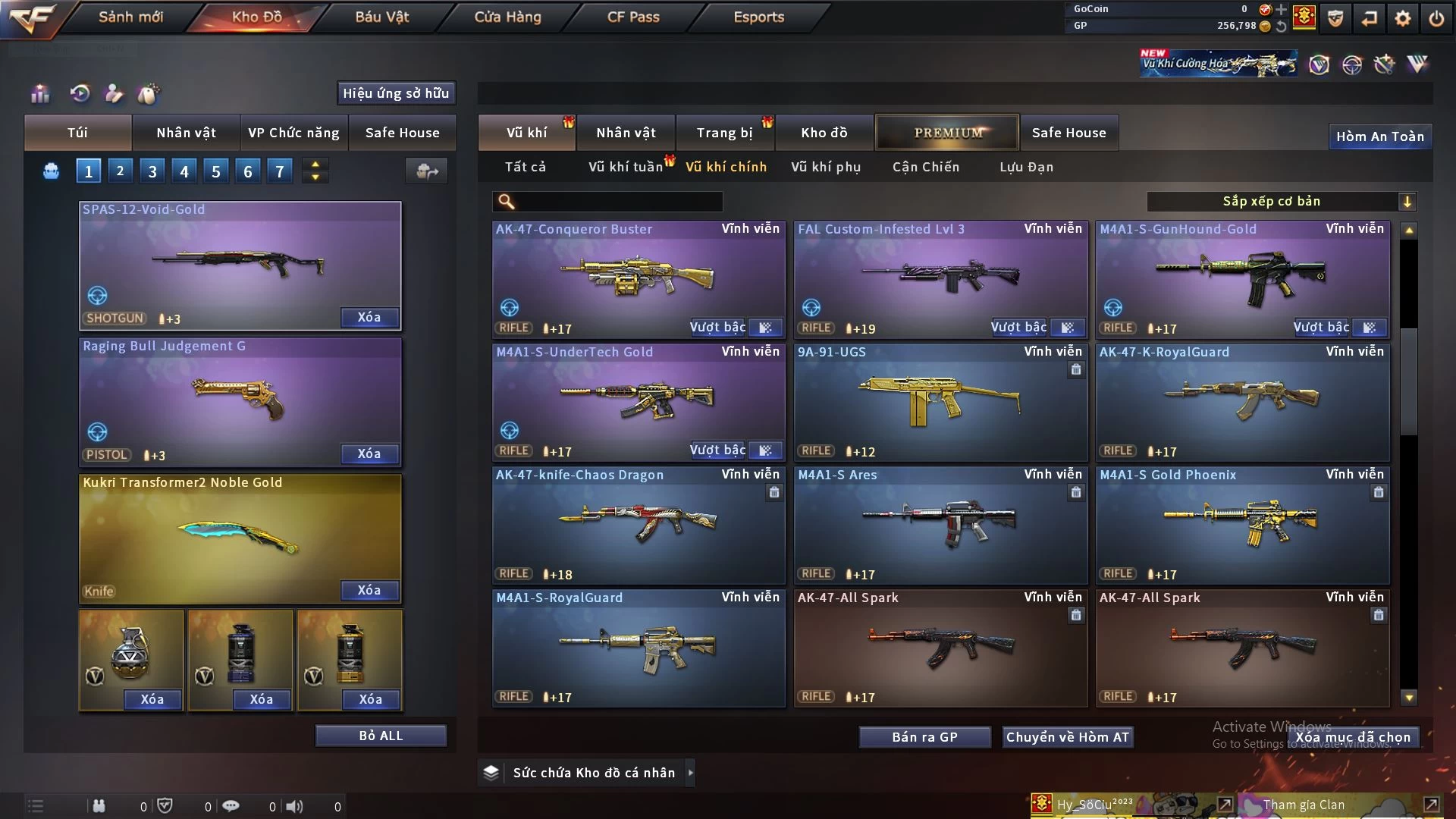Go to the Sảnh mới lobby
This screenshot has height=819, width=1456.
pos(130,17)
